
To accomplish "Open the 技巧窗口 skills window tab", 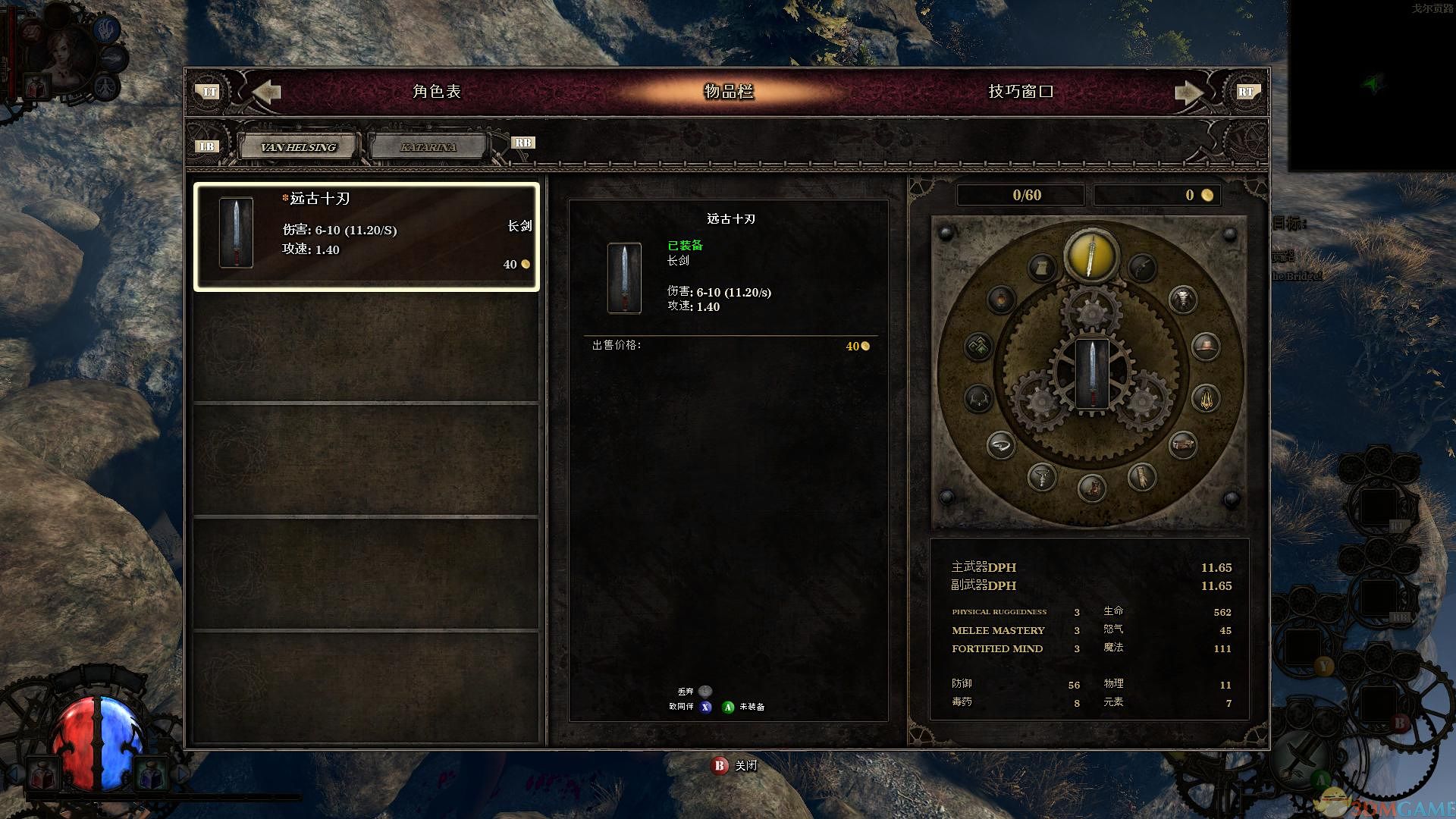I will (1020, 92).
